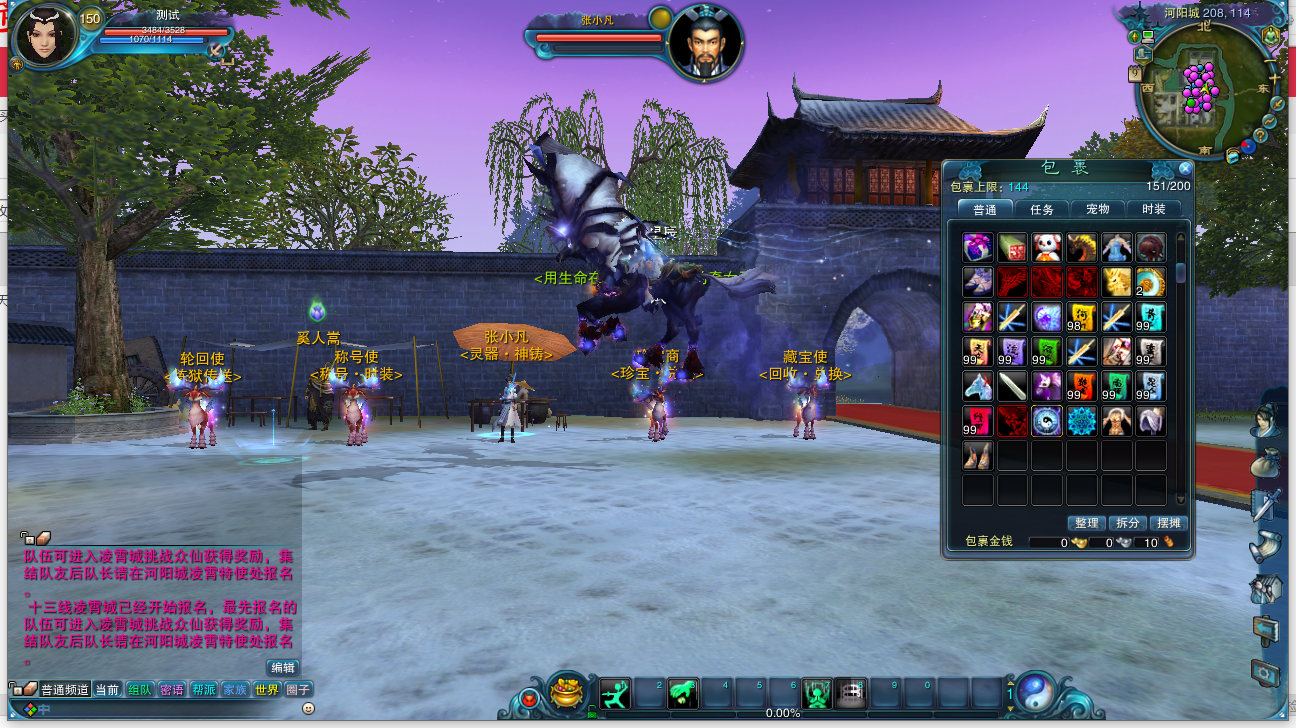Switch chat to the 组队 channel
Viewport: 1296px width, 728px height.
[140, 689]
